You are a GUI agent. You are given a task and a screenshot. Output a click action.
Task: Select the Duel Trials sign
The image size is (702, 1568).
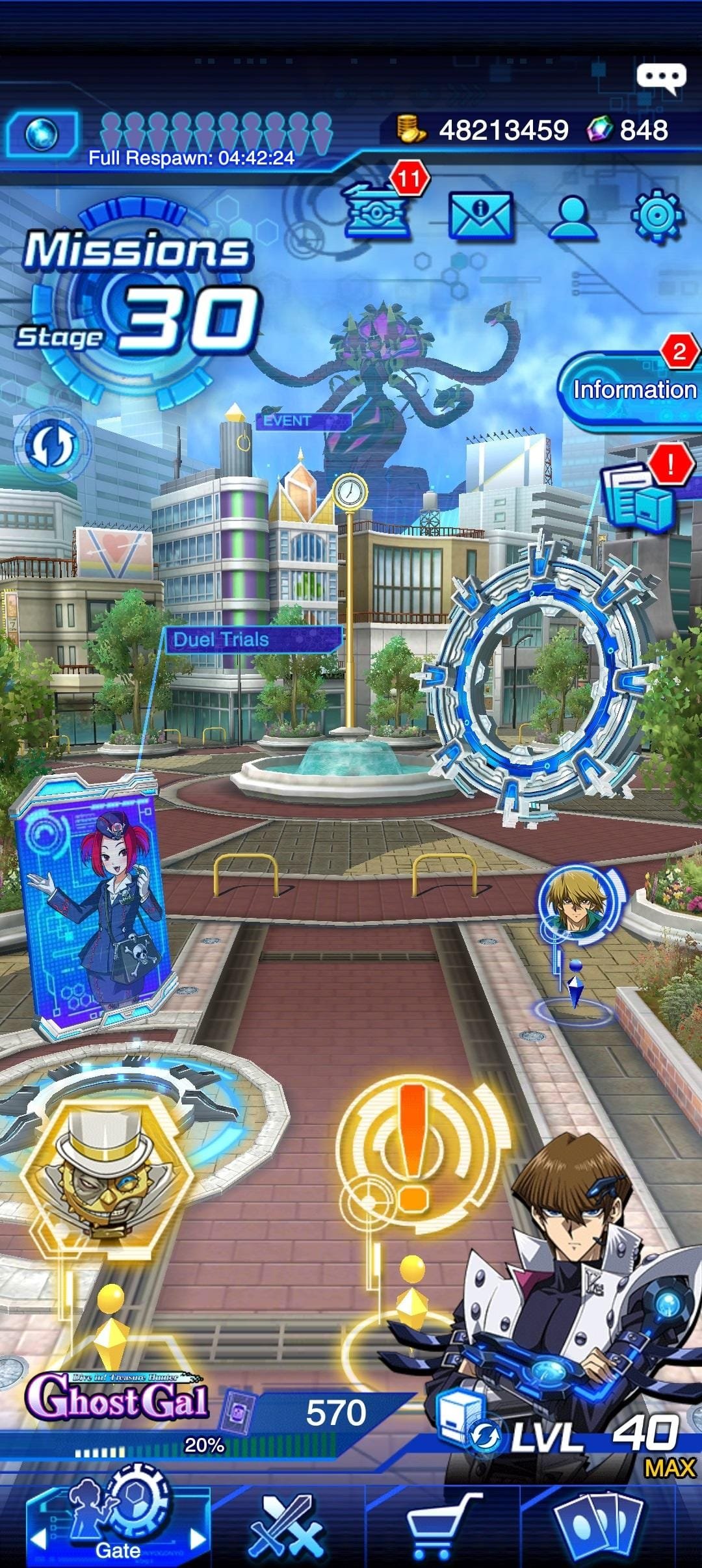(x=252, y=640)
